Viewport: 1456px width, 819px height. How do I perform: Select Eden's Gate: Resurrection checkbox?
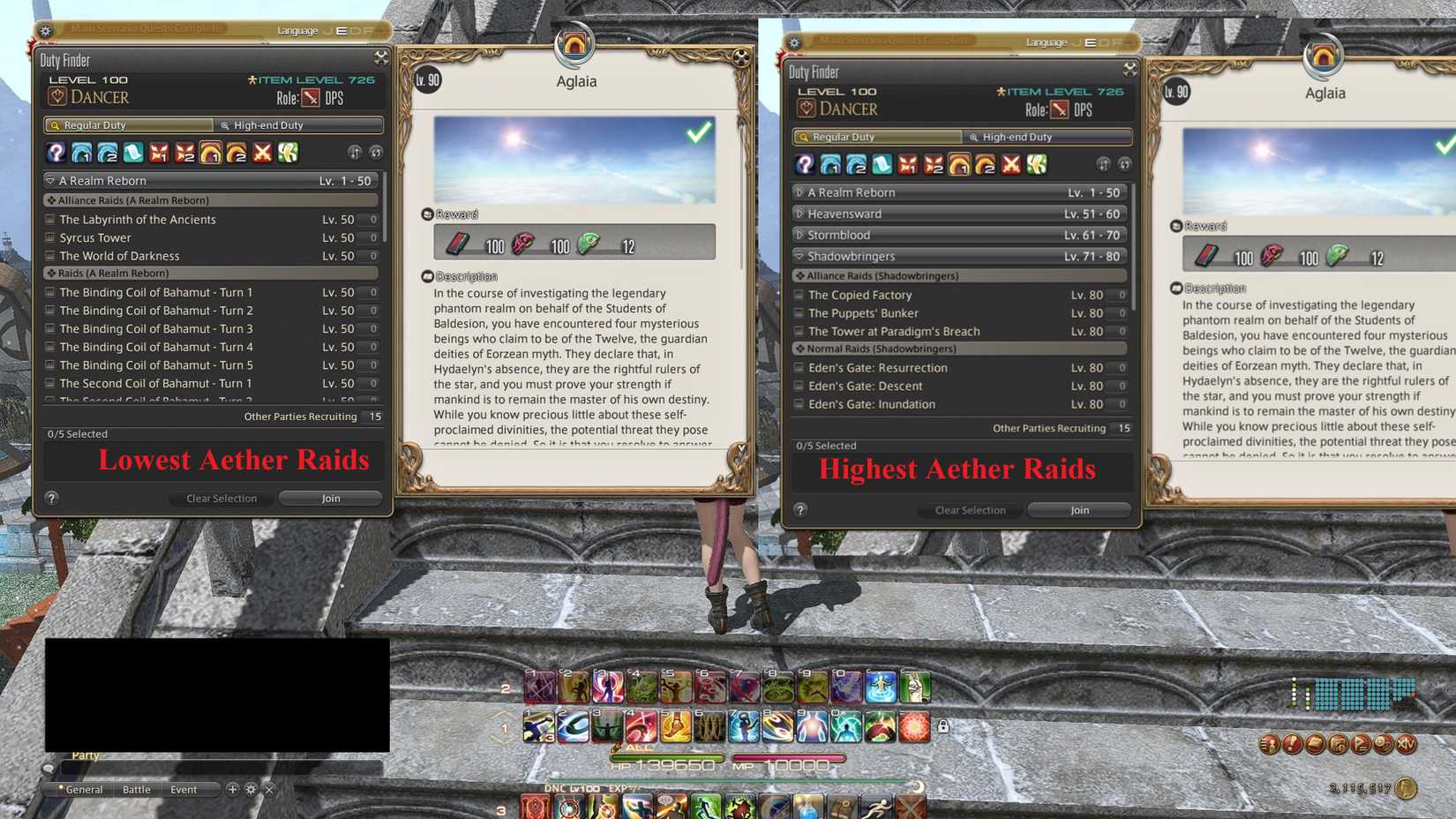pos(800,367)
